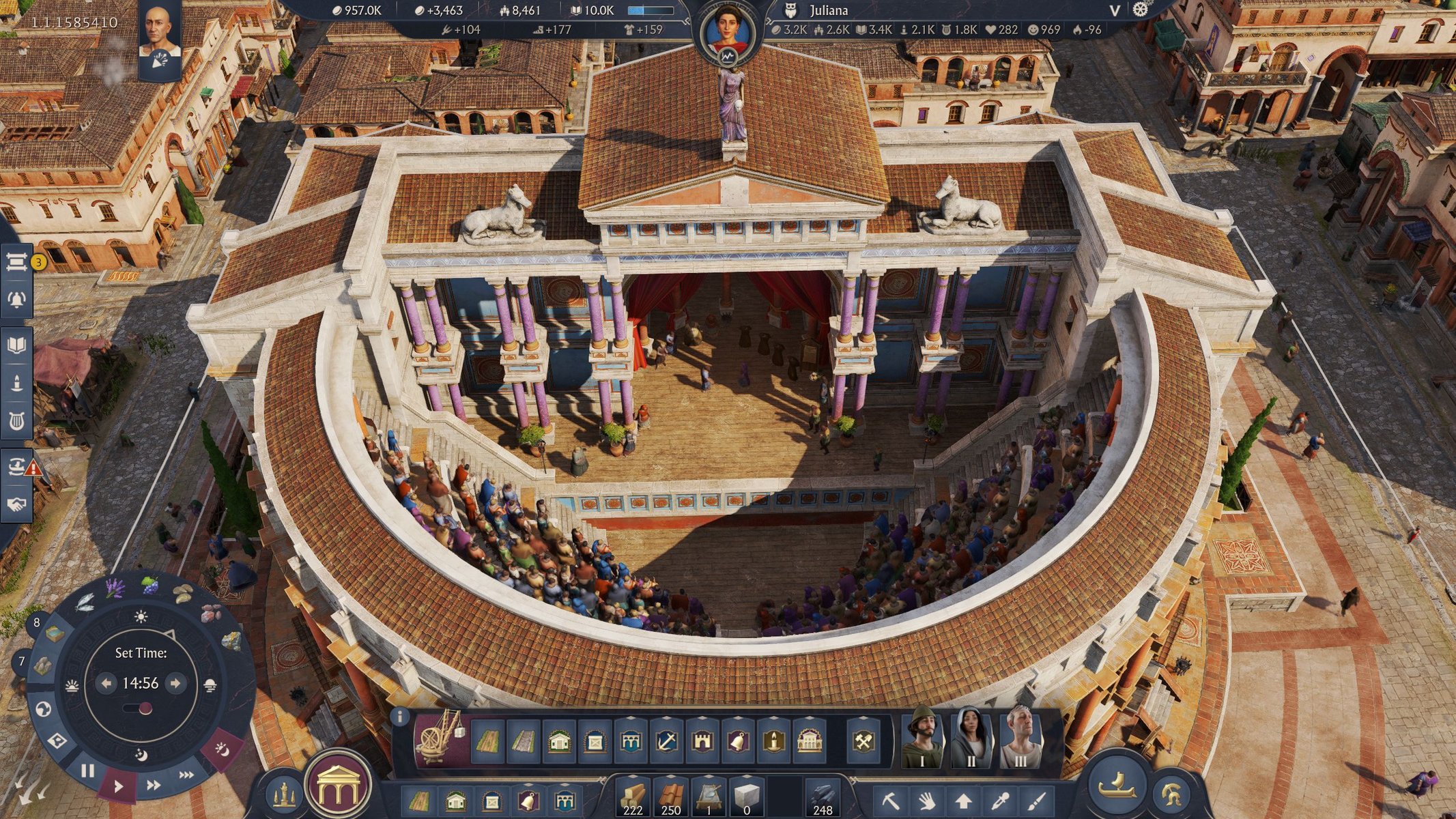
Task: Decrease set time with left arrow
Action: (x=106, y=682)
